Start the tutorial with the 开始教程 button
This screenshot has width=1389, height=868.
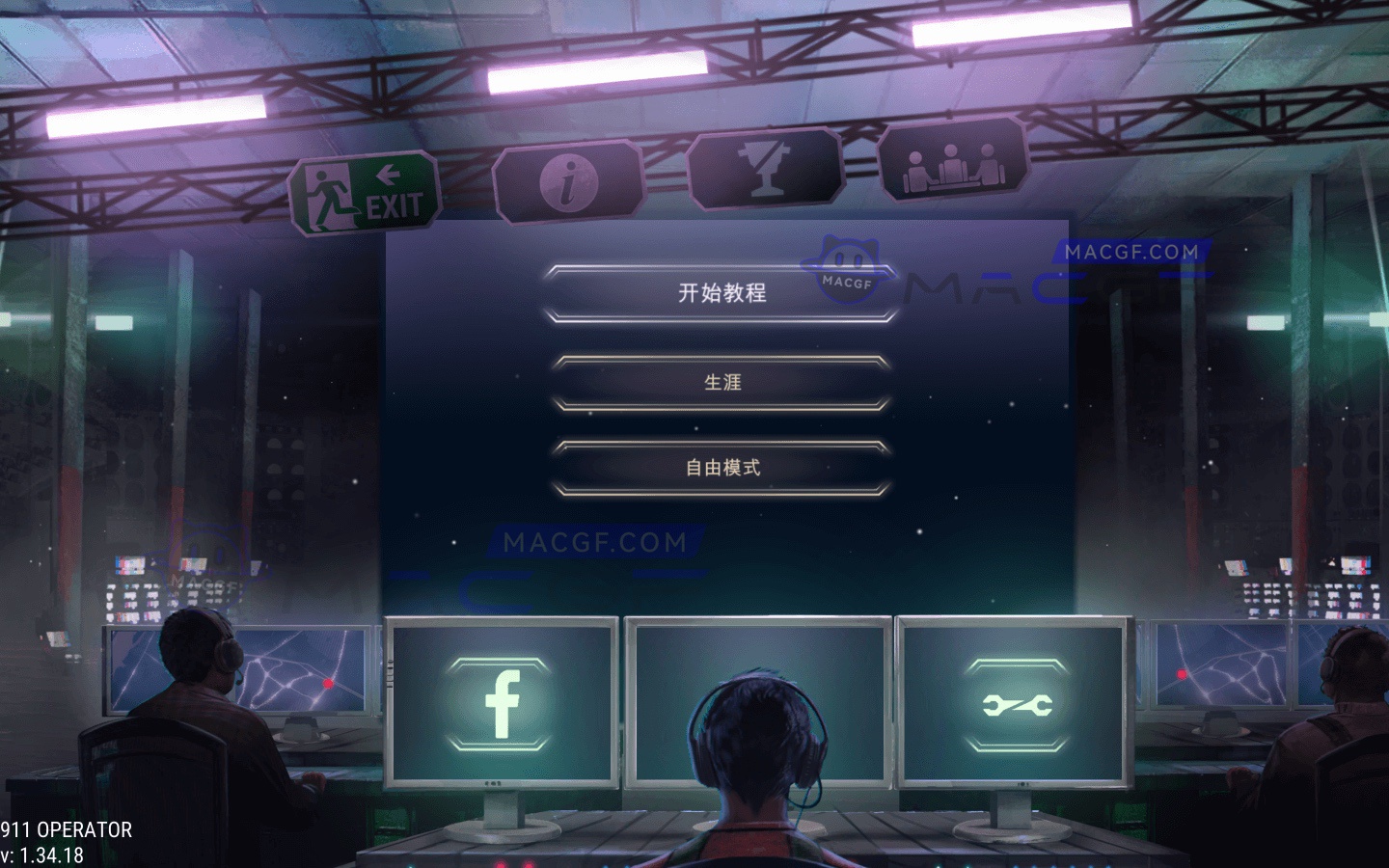point(723,292)
